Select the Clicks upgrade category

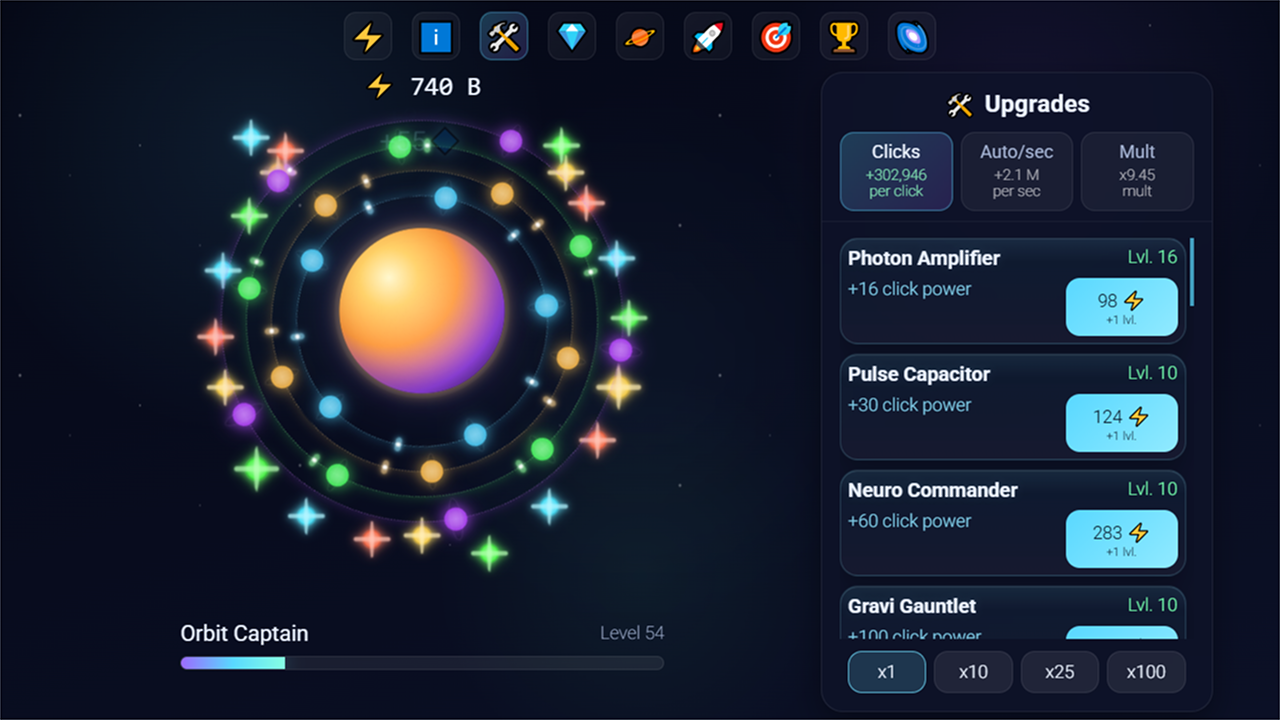coord(896,171)
